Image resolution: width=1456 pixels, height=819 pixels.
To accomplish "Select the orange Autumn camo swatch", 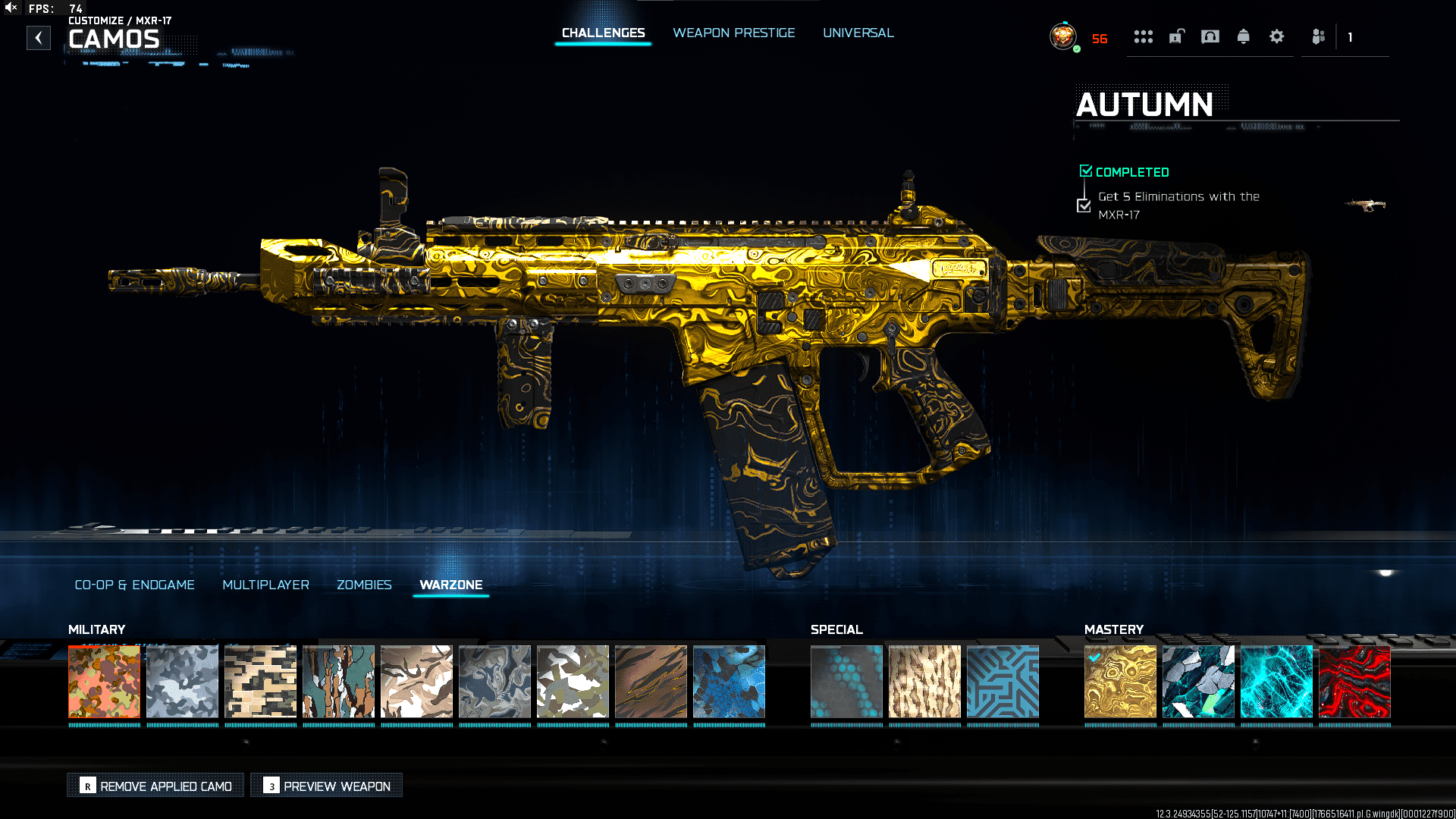I will (105, 681).
